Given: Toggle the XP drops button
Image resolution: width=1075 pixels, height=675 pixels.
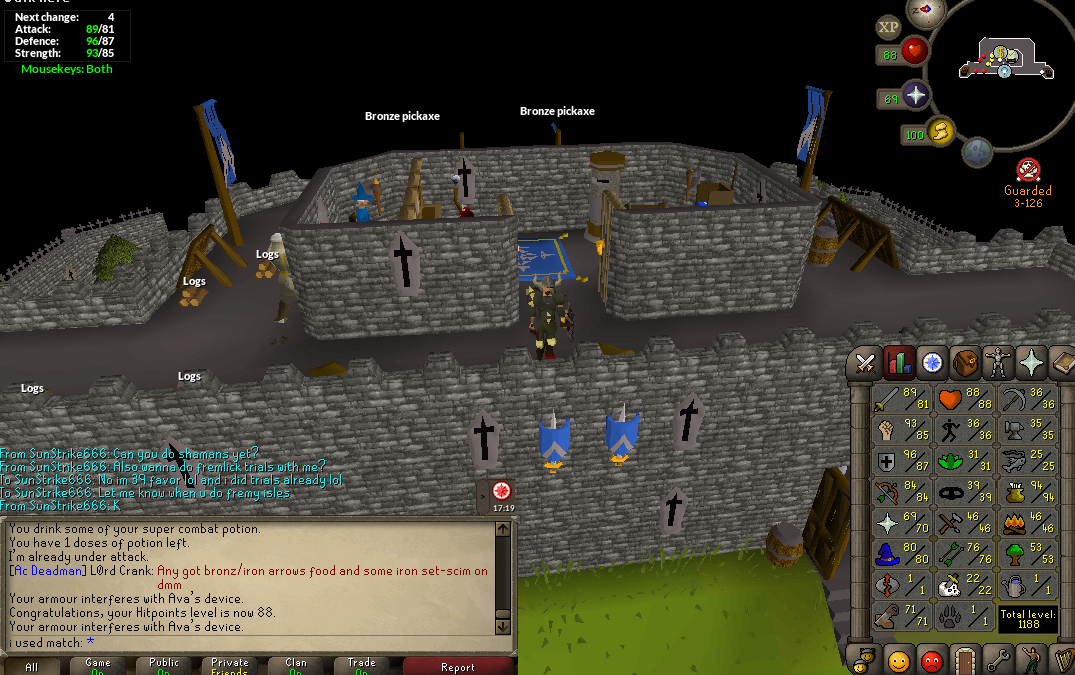Looking at the screenshot, I should tap(887, 27).
